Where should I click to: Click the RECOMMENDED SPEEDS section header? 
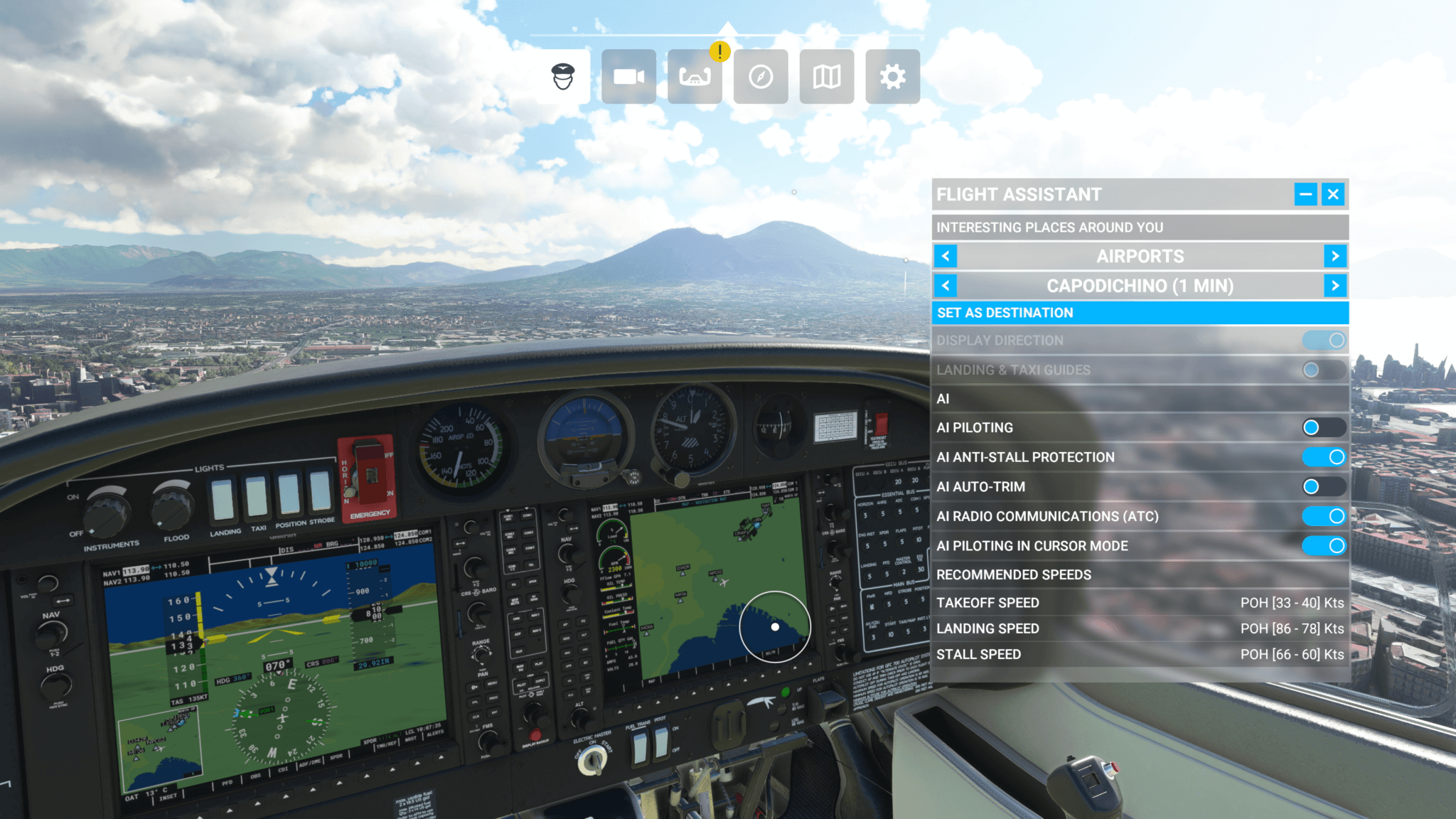pyautogui.click(x=1013, y=574)
